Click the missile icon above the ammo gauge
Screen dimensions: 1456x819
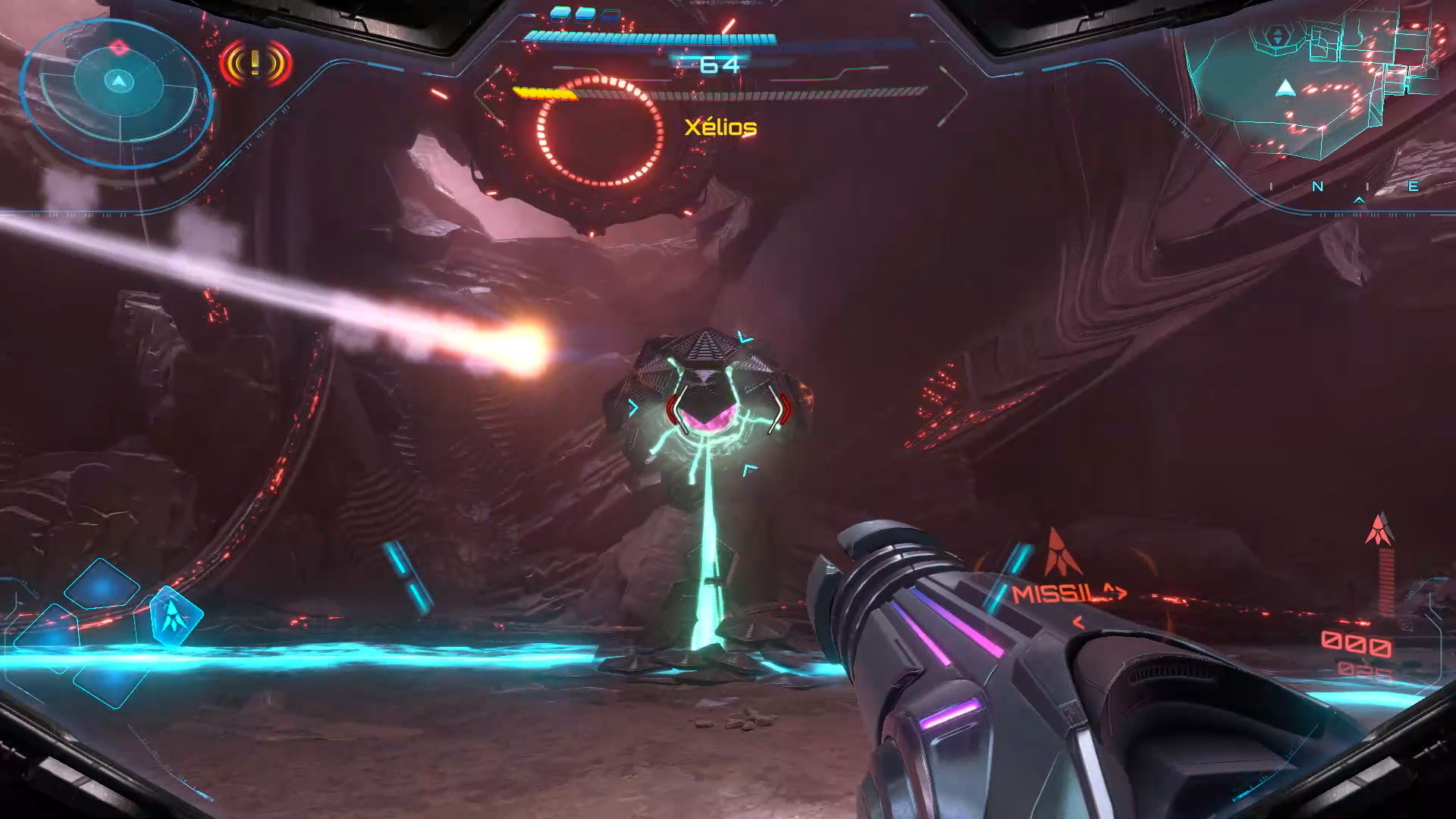pyautogui.click(x=1379, y=529)
